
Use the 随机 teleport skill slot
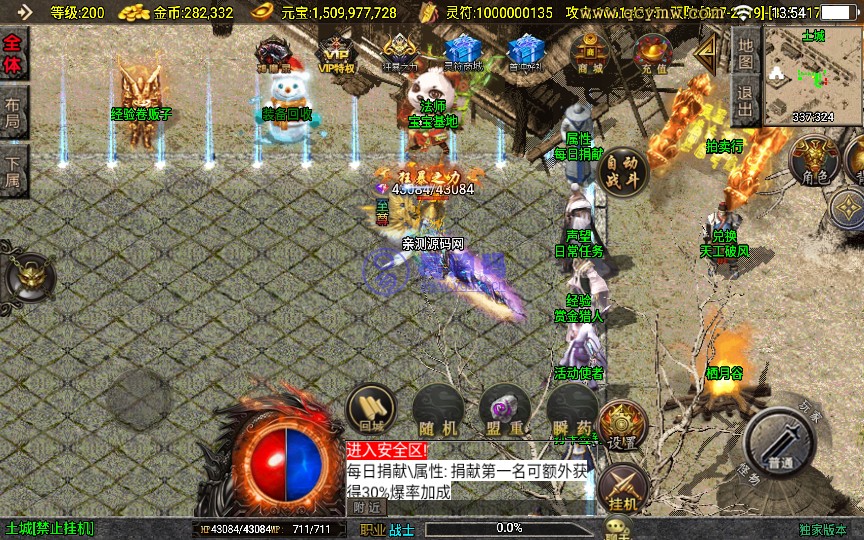click(437, 411)
